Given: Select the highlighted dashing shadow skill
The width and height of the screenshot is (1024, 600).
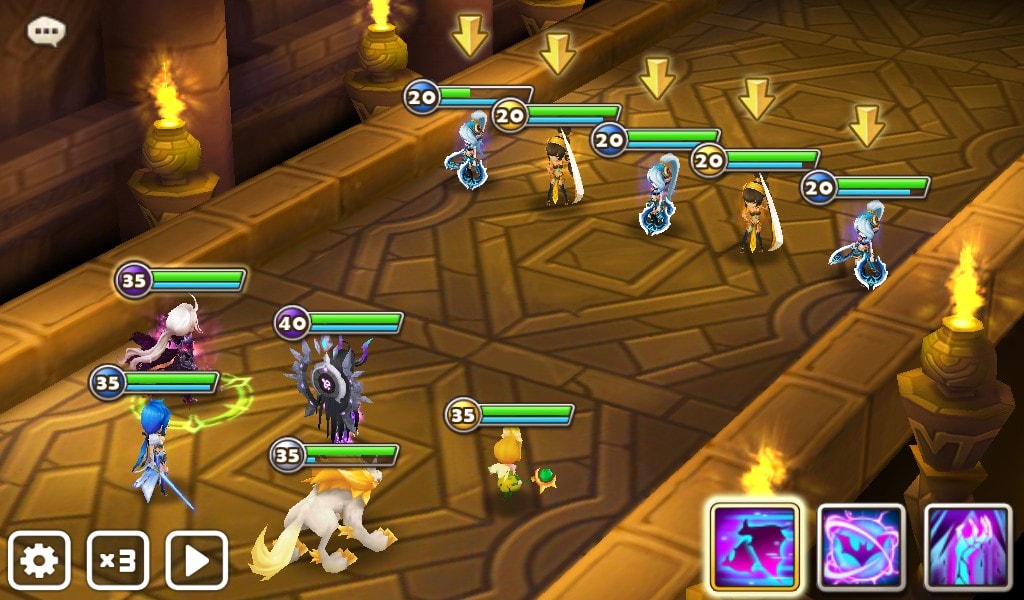Looking at the screenshot, I should pos(754,546).
